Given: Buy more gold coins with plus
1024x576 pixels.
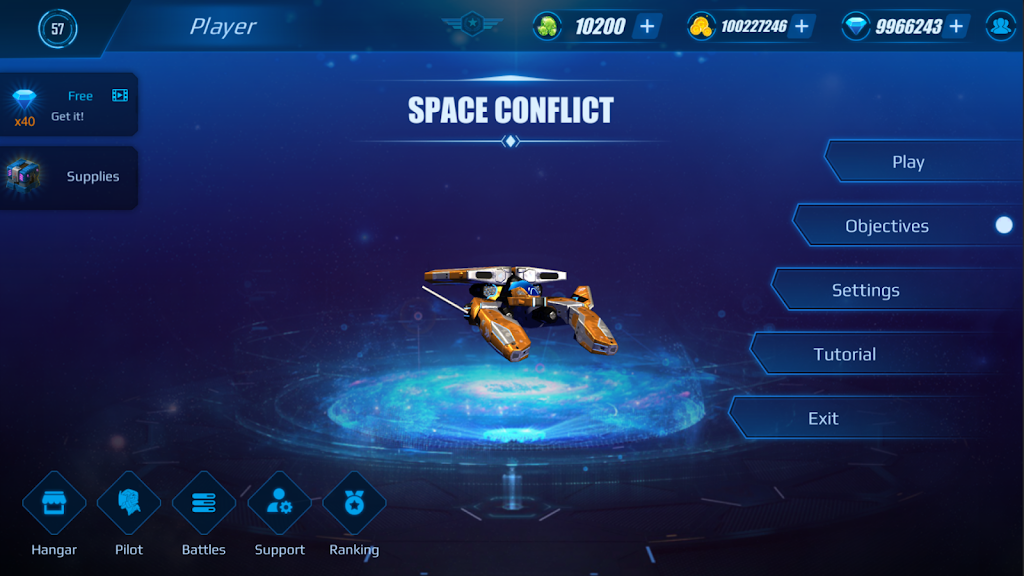Looking at the screenshot, I should tap(801, 26).
